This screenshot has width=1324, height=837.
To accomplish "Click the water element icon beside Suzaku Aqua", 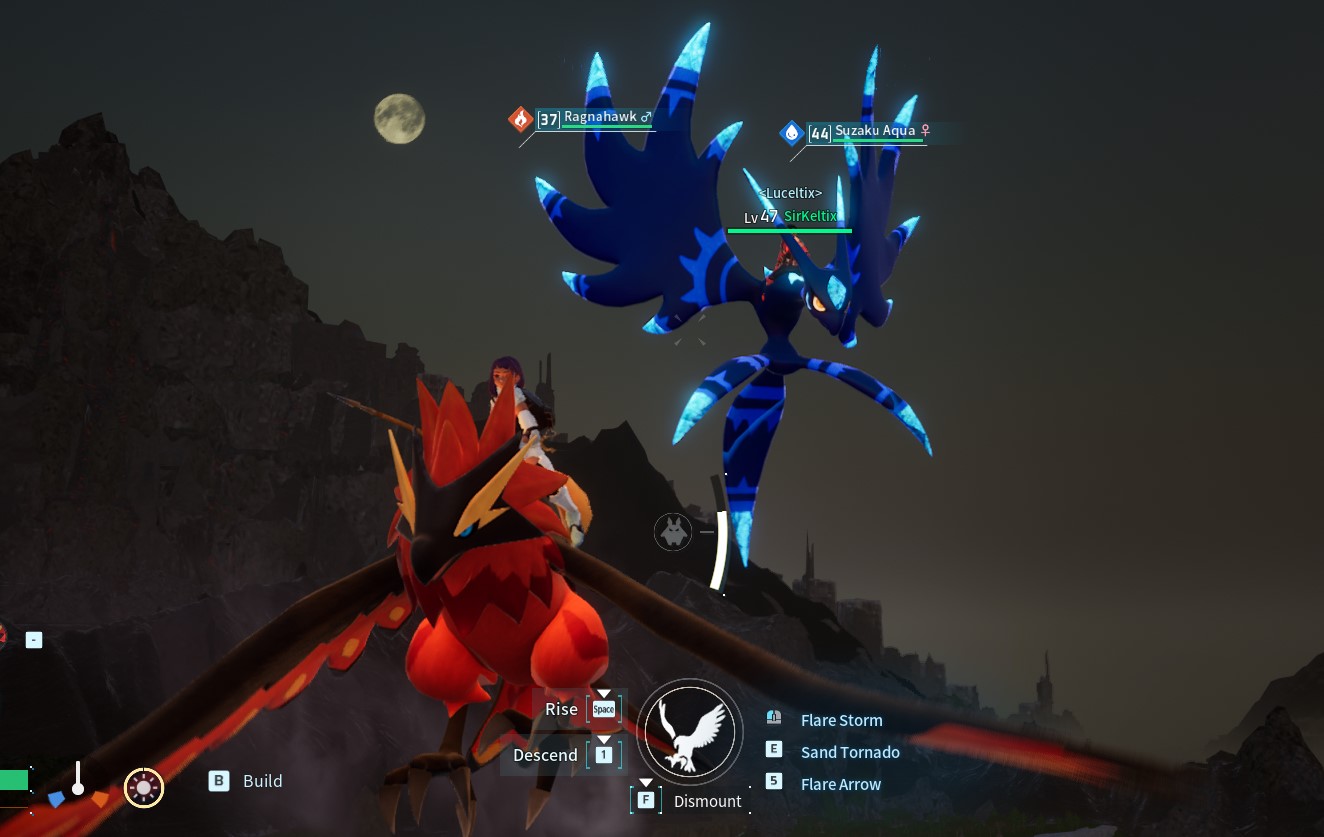I will [790, 131].
